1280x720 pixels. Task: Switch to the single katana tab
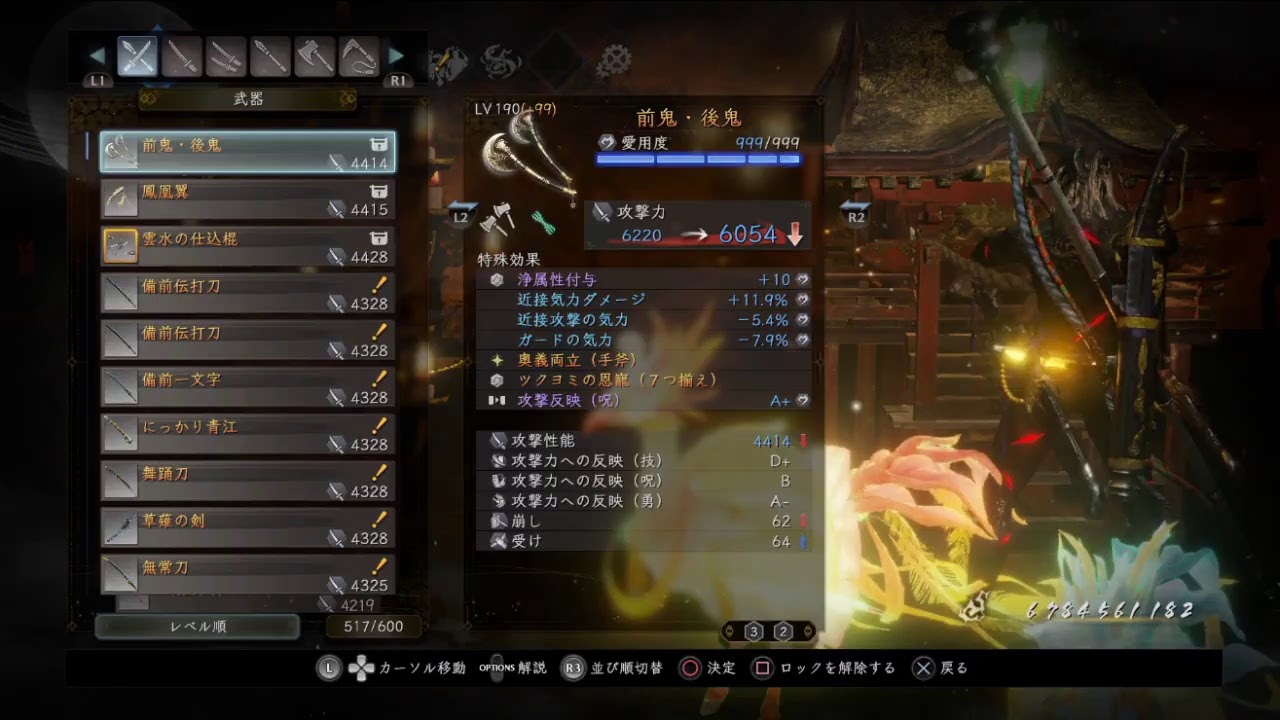coord(182,57)
